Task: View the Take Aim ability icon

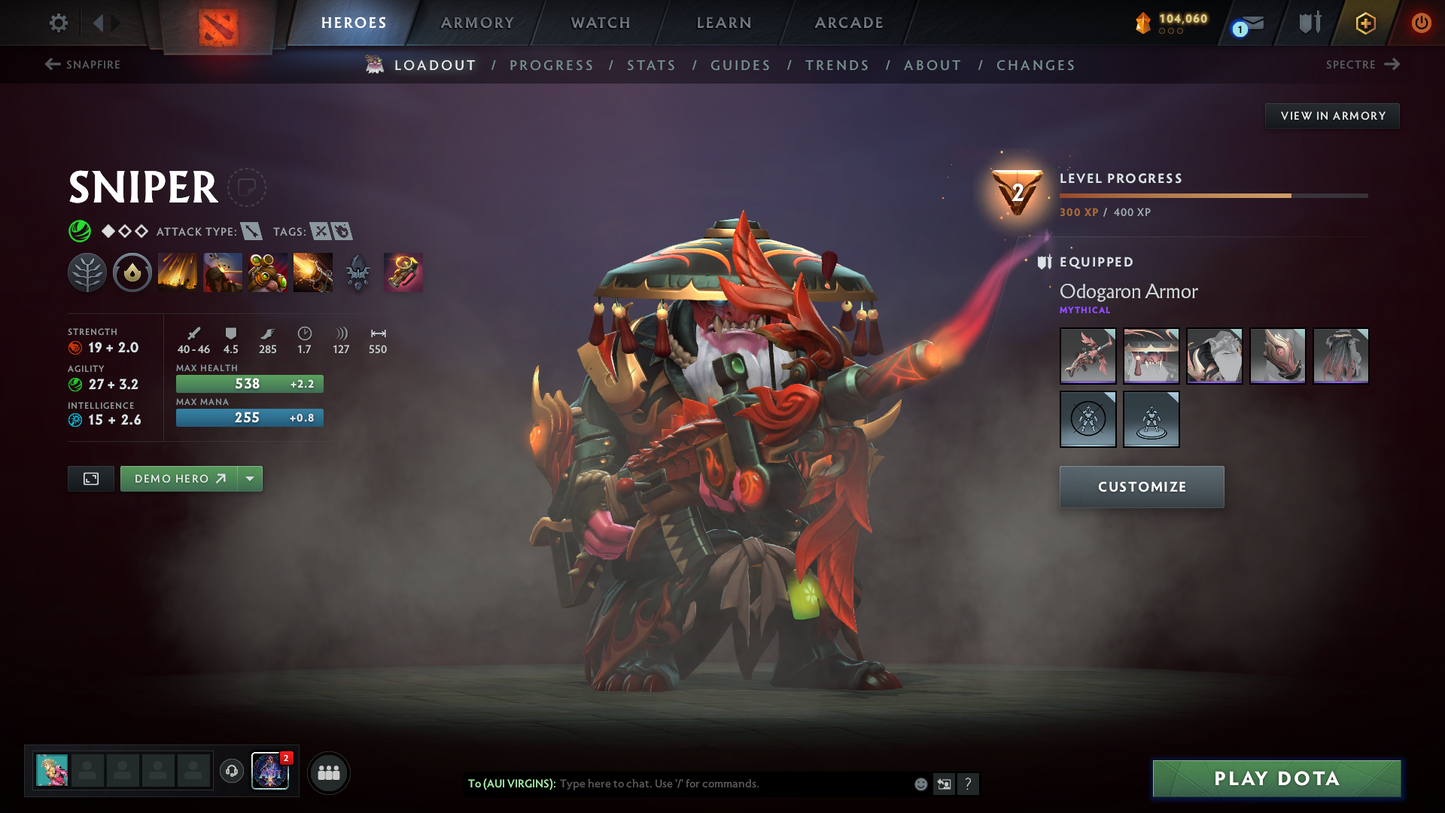Action: 268,271
